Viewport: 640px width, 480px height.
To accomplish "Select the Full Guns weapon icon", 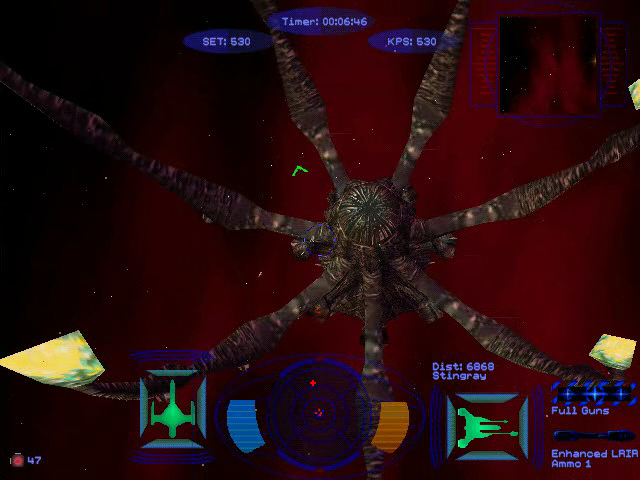I will click(593, 391).
